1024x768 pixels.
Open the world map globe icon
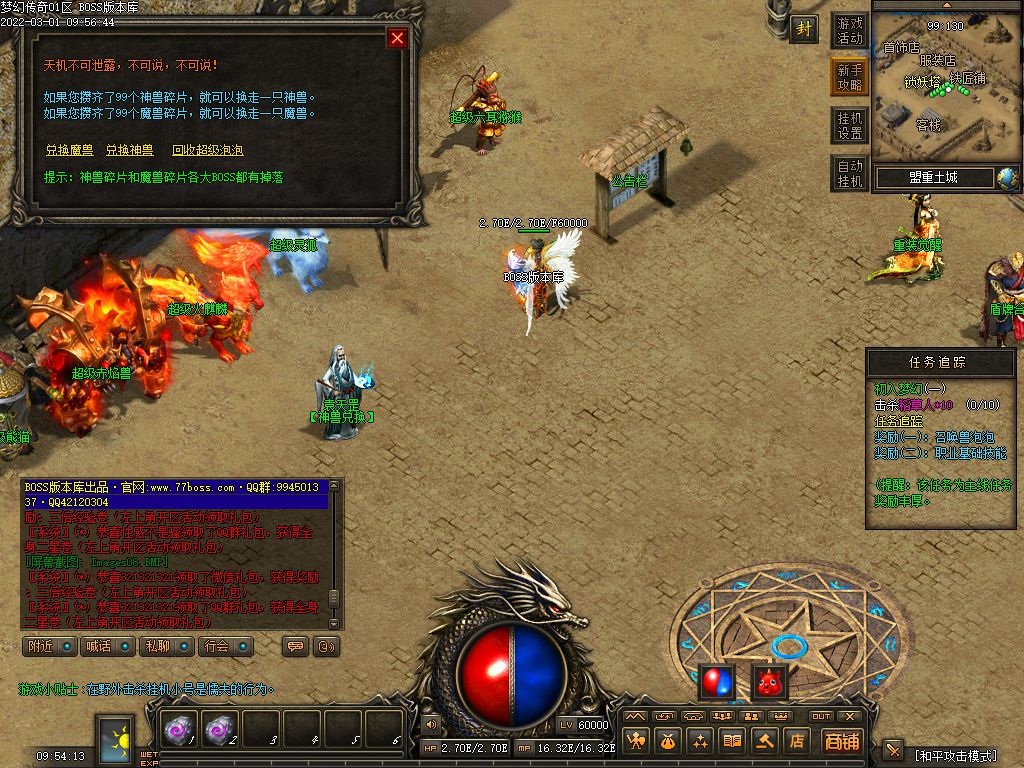tap(1007, 178)
